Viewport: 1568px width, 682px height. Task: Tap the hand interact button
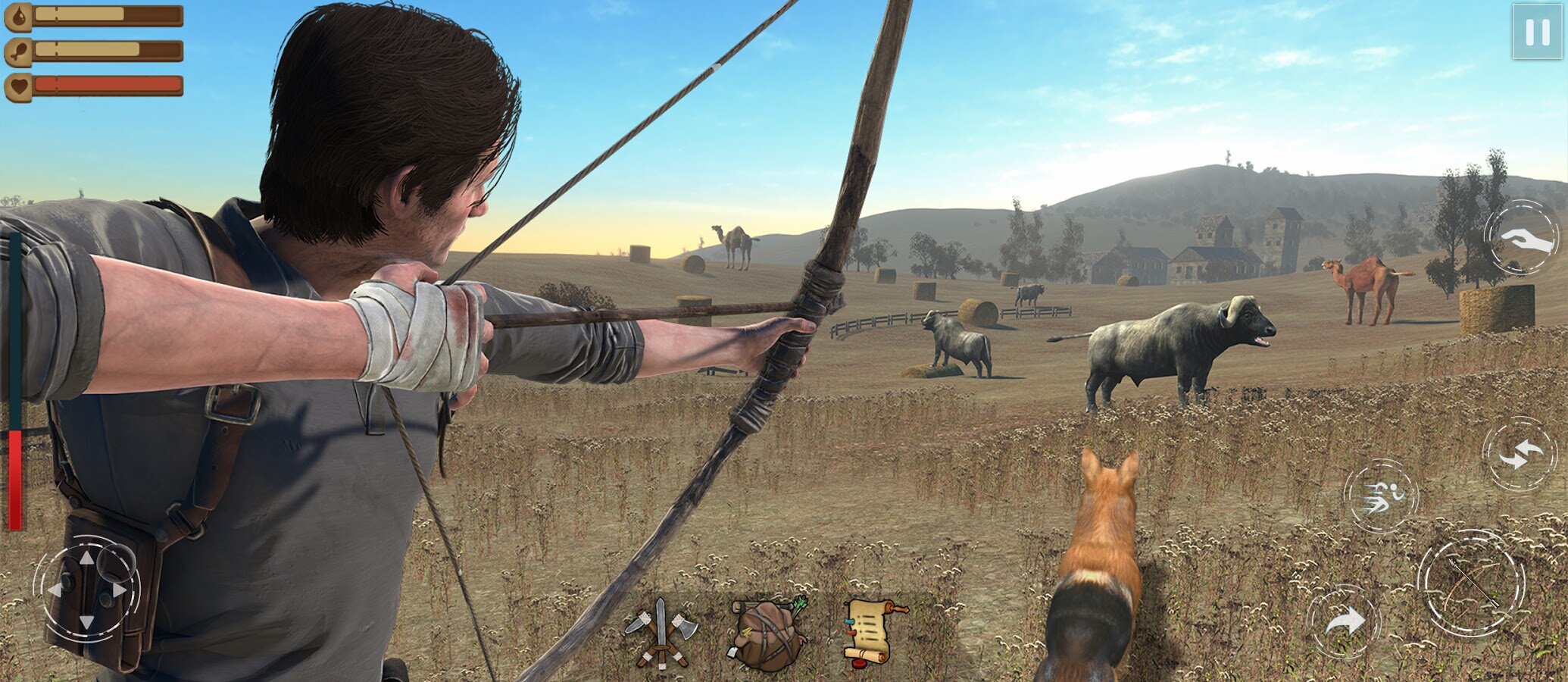tap(1520, 236)
